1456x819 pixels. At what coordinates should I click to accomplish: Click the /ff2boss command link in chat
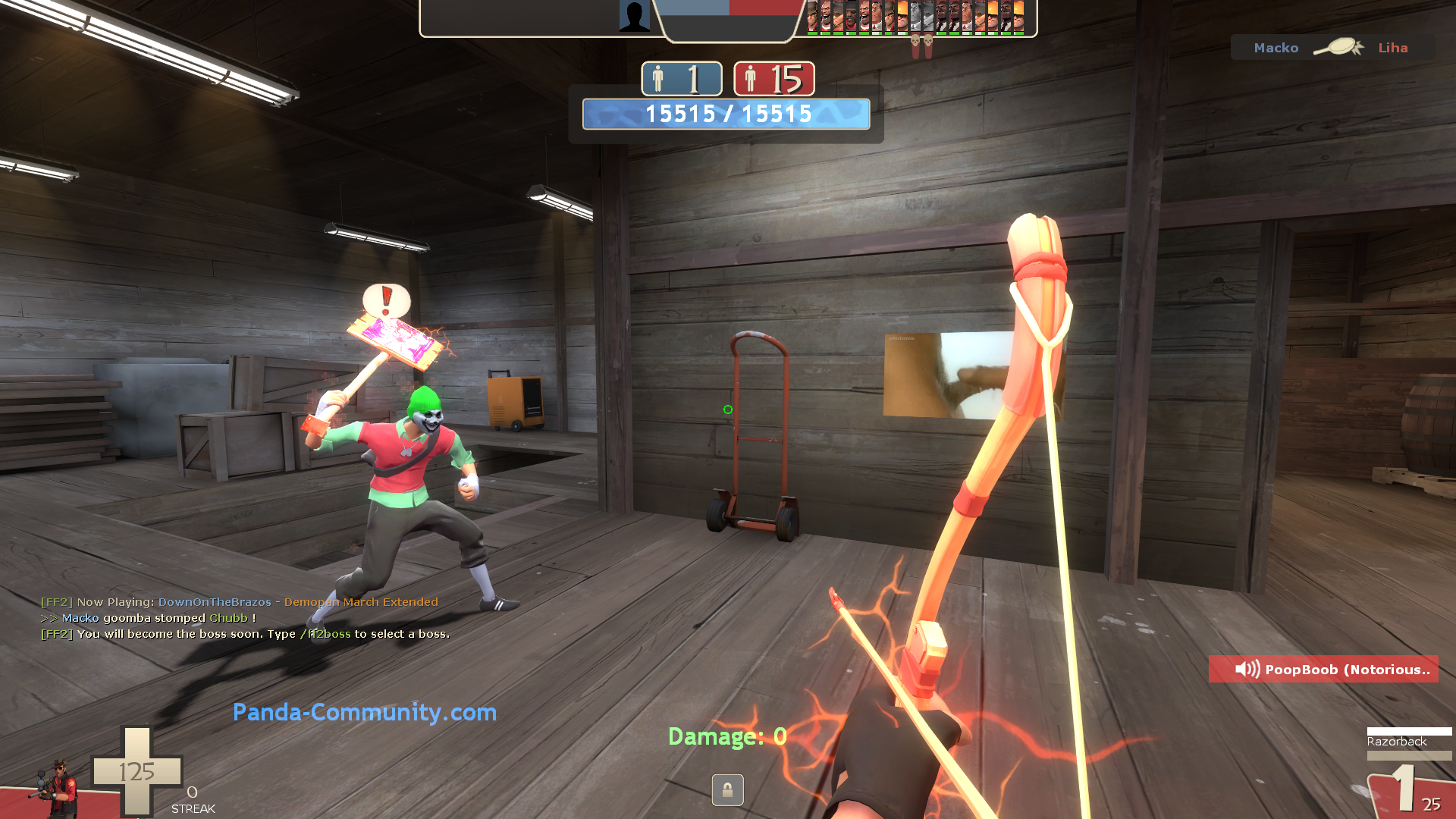click(325, 634)
